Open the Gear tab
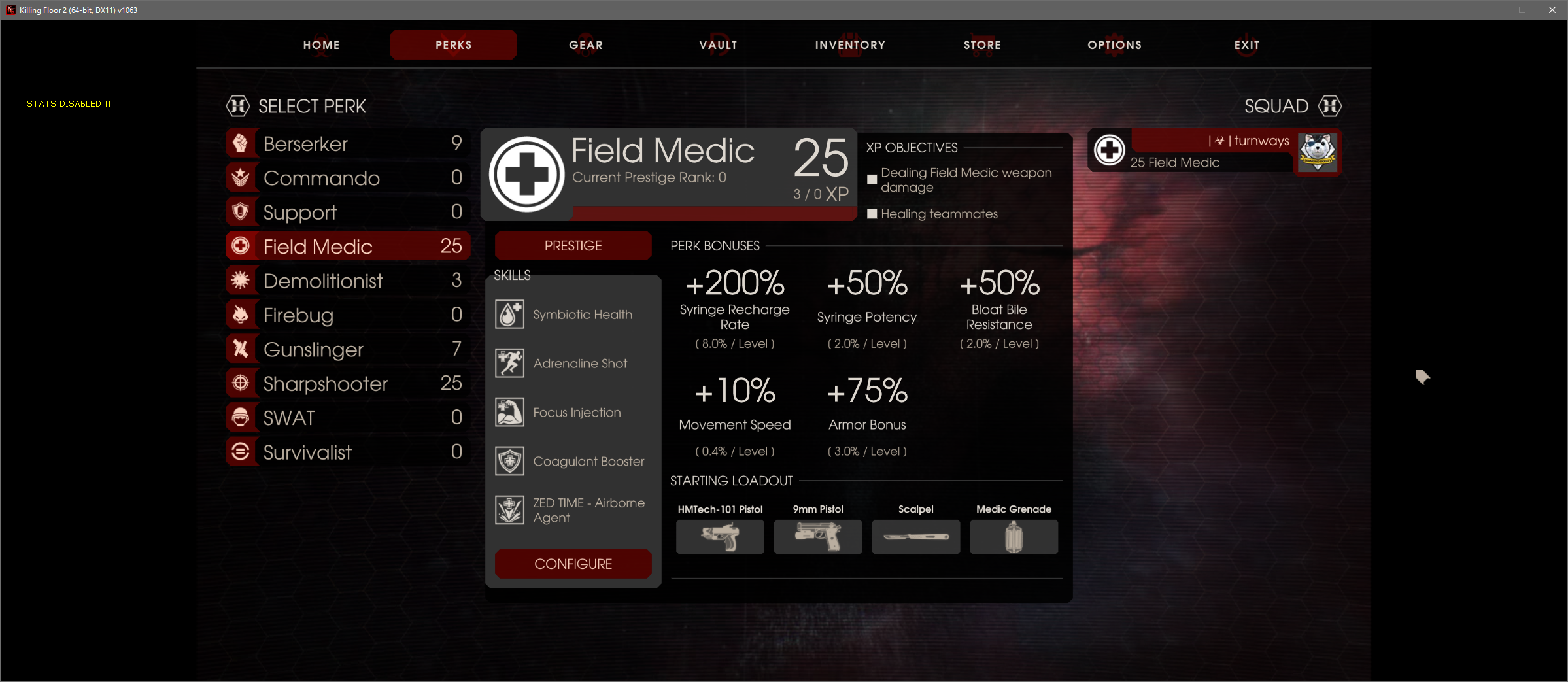The height and width of the screenshot is (682, 1568). tap(585, 45)
